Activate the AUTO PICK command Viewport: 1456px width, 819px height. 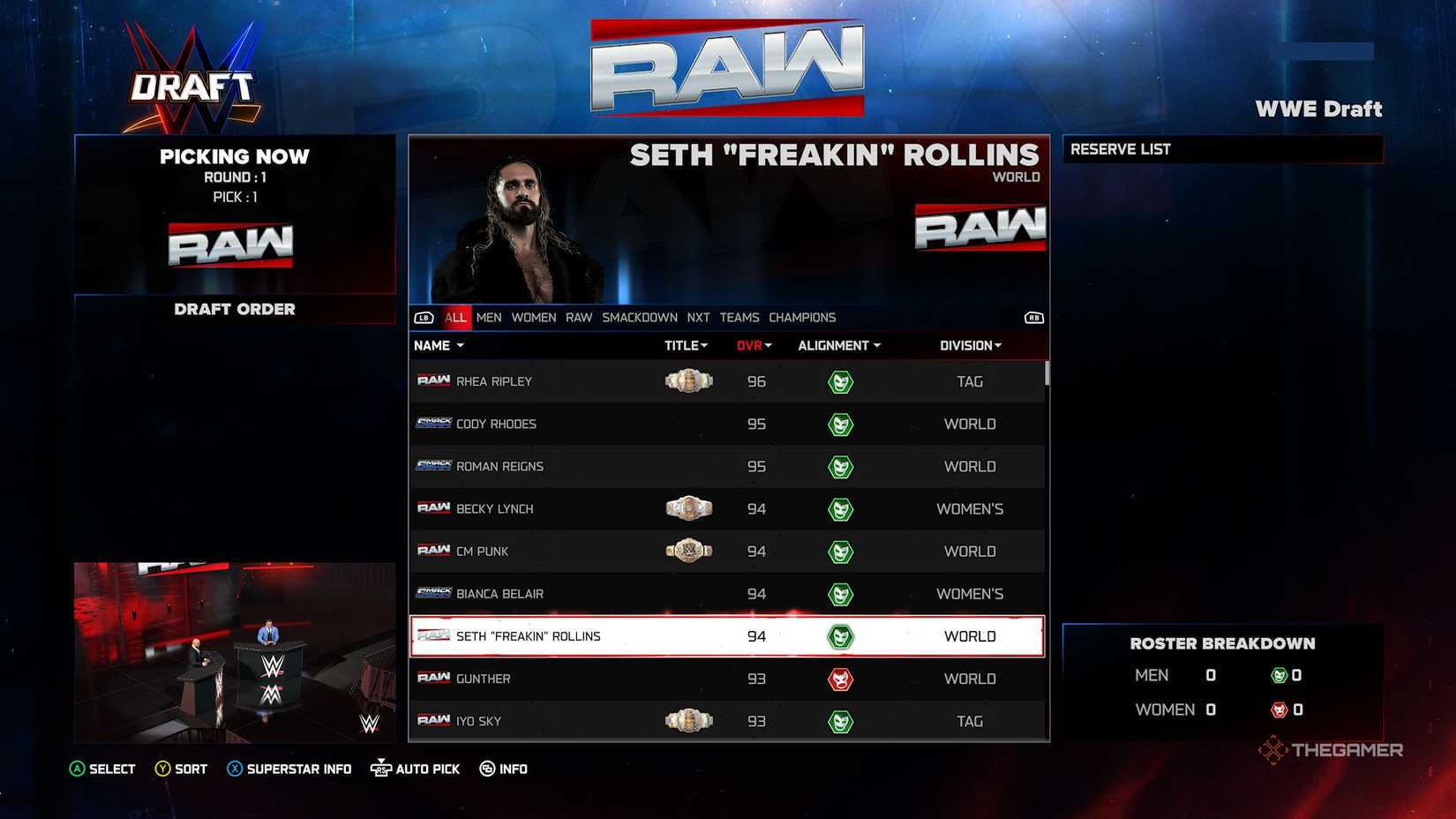coord(415,769)
